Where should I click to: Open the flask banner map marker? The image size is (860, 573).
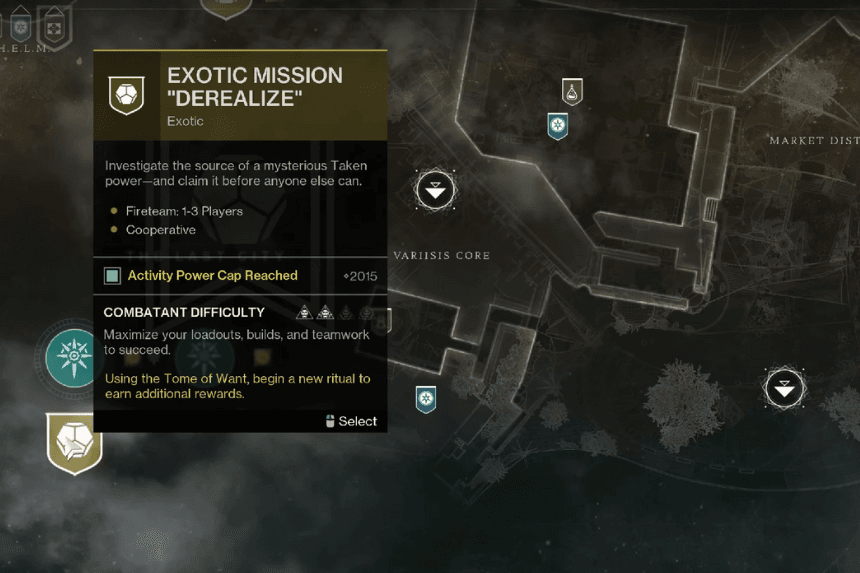pyautogui.click(x=572, y=92)
